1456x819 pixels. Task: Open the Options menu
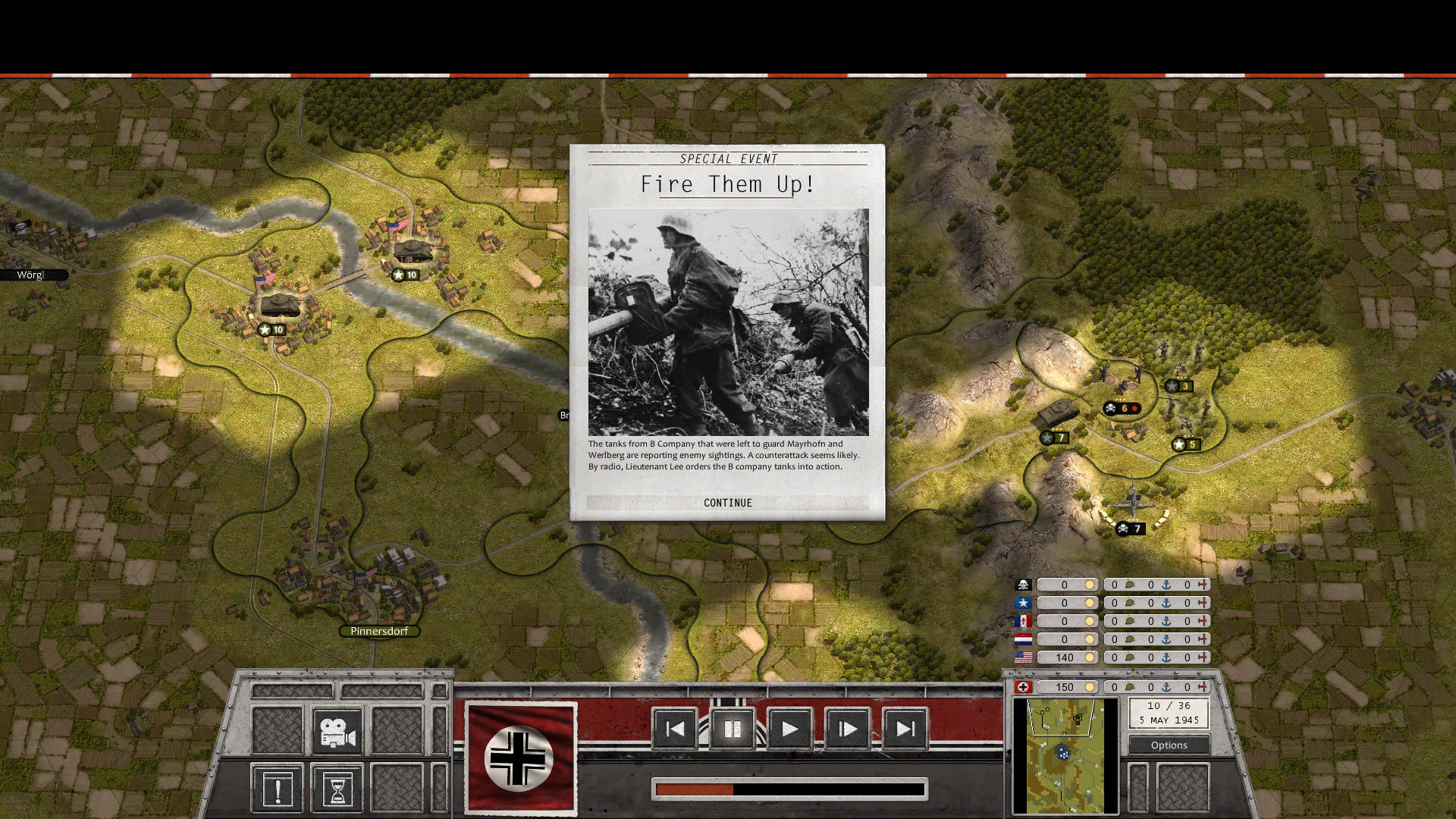(x=1169, y=745)
